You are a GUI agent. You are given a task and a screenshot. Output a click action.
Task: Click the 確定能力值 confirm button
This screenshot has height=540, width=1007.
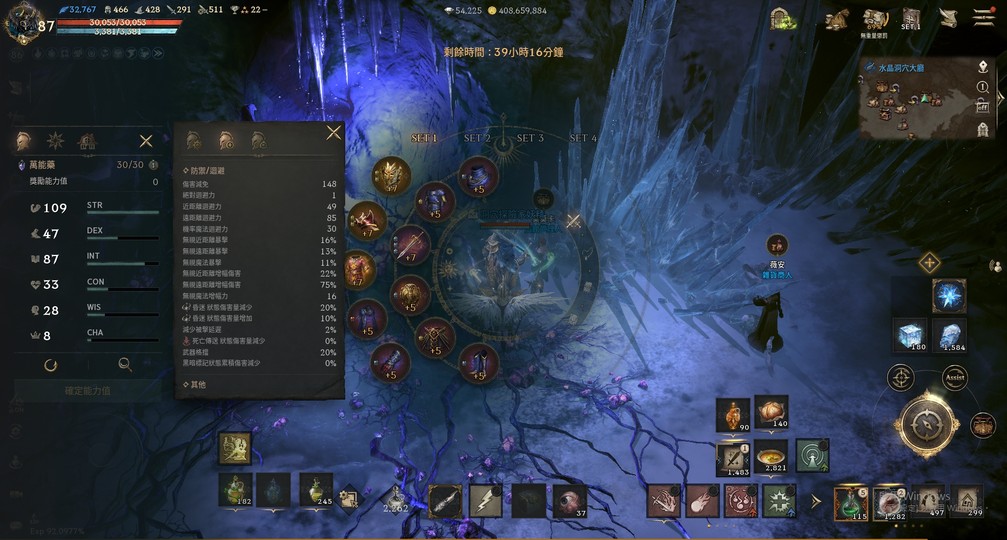tap(87, 391)
